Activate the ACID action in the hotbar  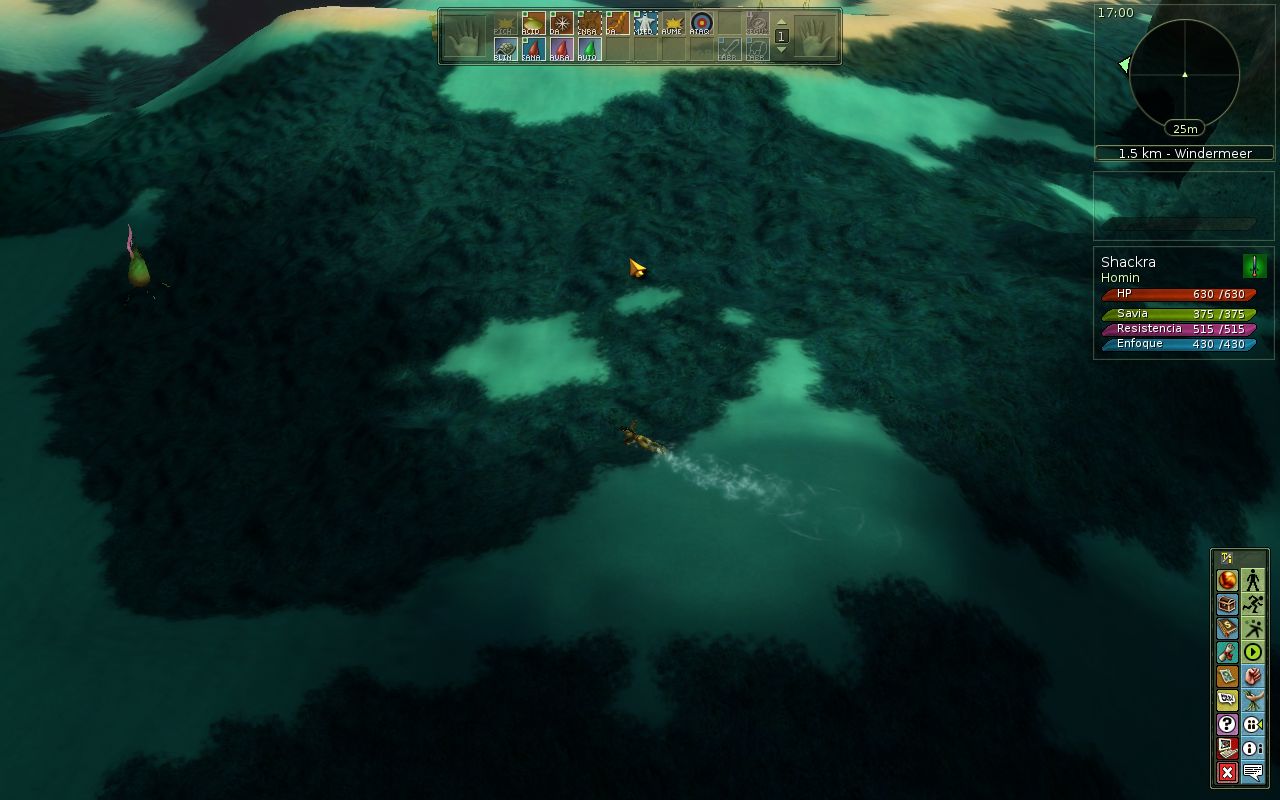coord(533,23)
